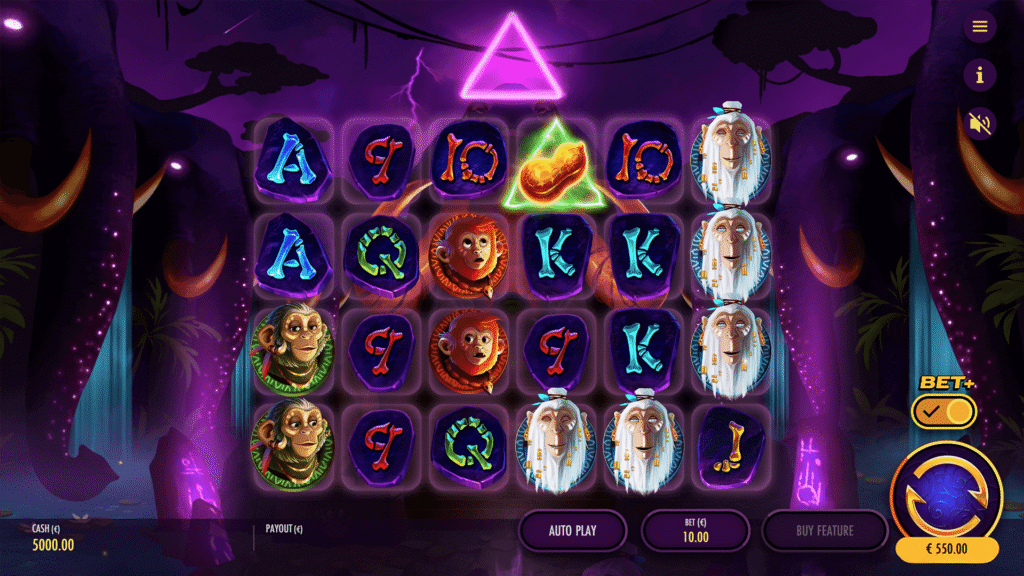Open the hamburger menu

(979, 27)
